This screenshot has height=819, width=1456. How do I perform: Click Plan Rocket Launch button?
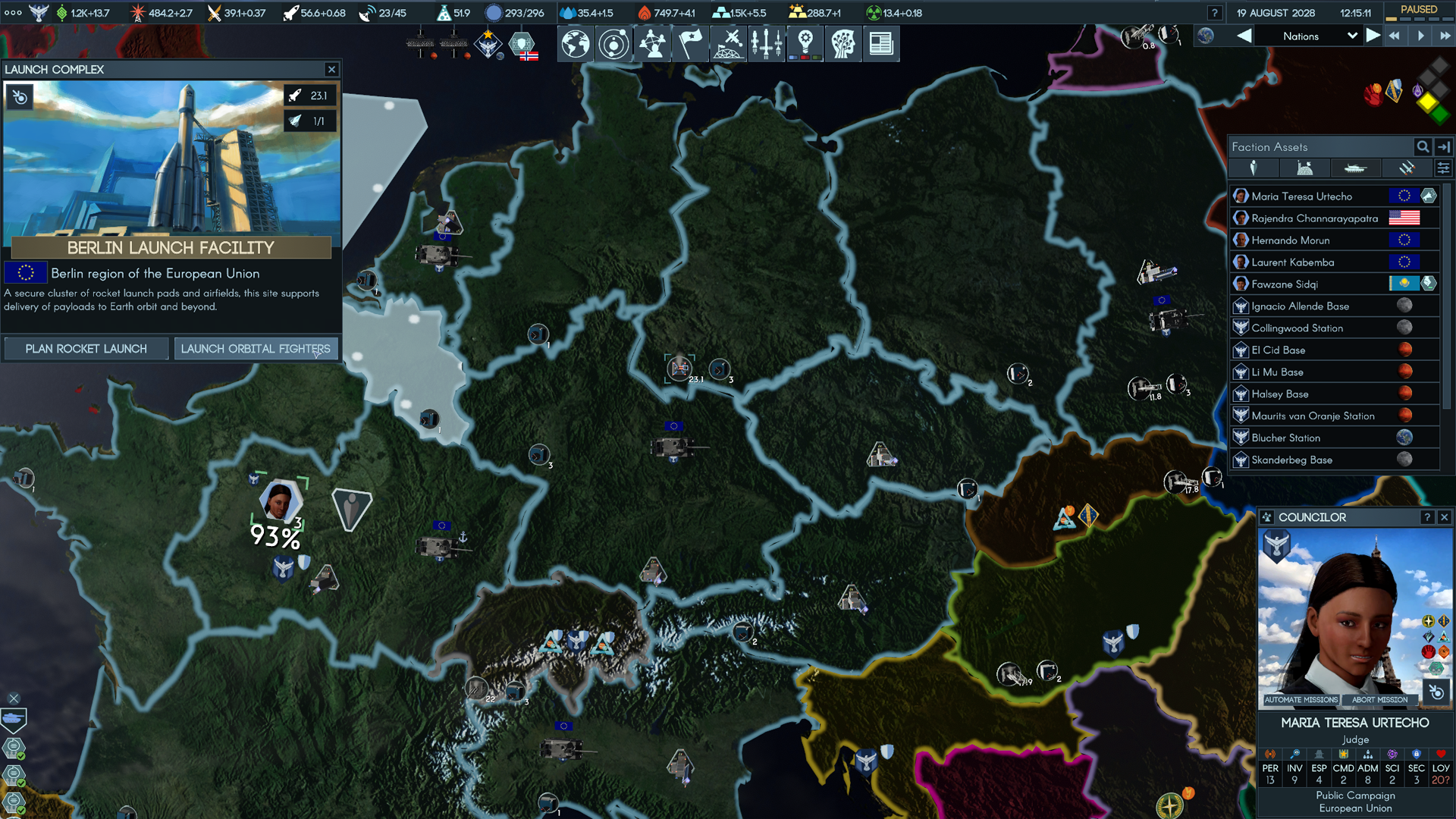click(86, 349)
